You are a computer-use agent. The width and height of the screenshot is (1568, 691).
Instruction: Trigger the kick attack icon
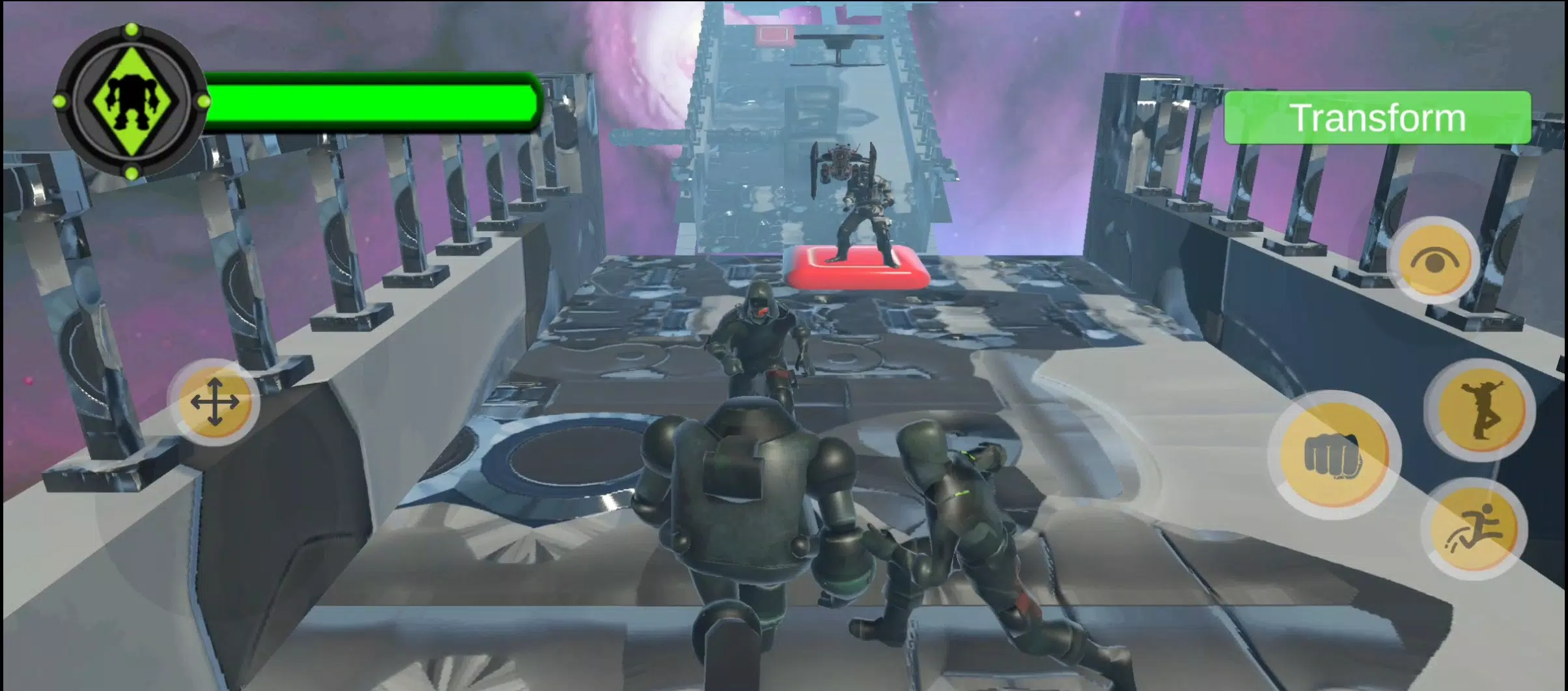pos(1479,410)
